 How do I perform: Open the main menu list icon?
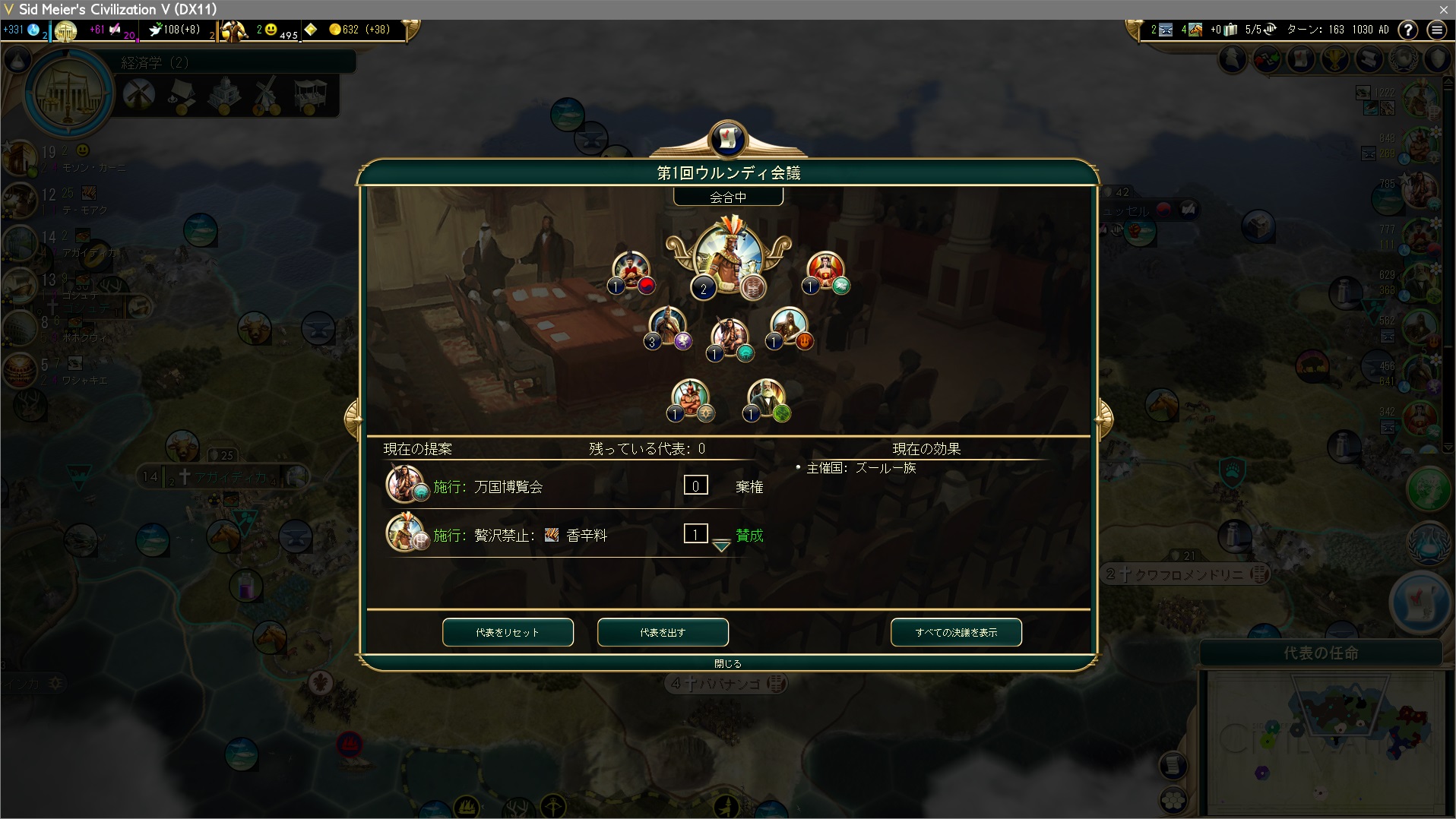coord(1436,30)
